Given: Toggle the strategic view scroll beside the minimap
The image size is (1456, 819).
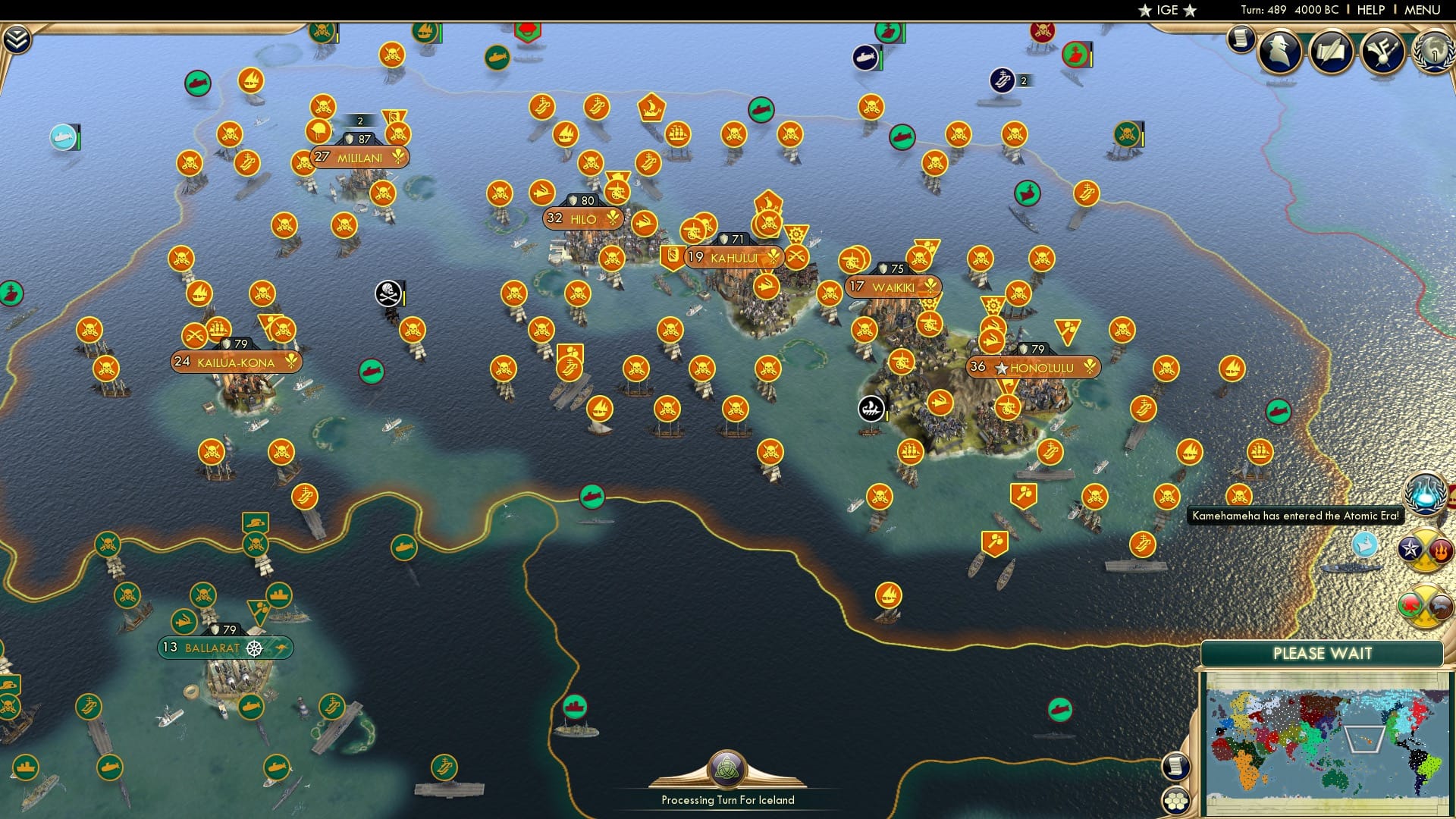Looking at the screenshot, I should [1176, 767].
